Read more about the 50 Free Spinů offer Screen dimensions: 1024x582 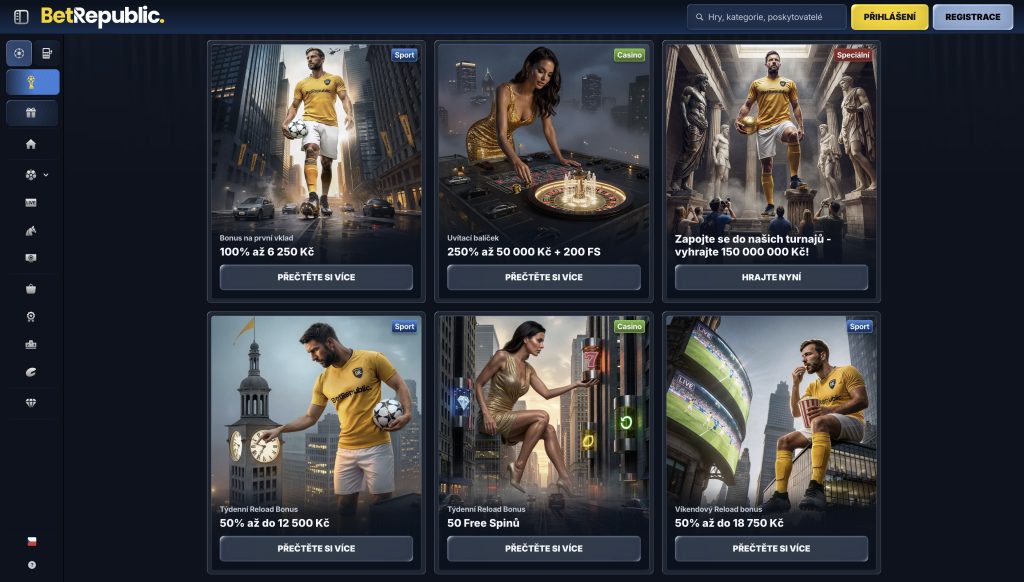tap(543, 548)
